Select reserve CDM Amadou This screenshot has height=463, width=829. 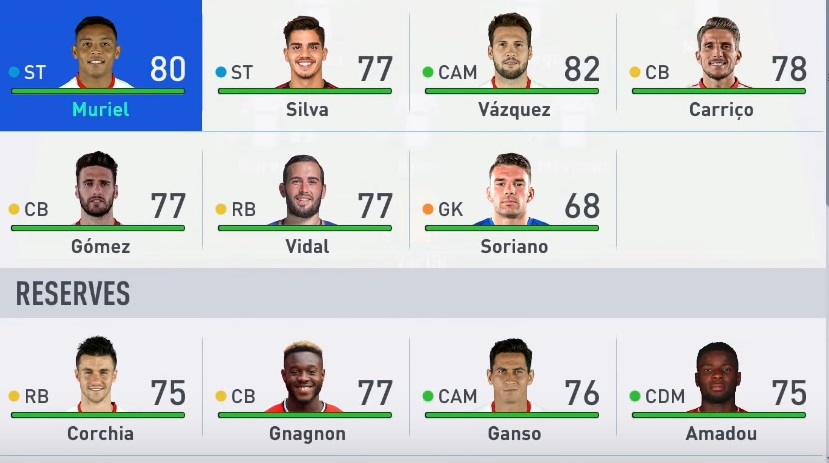pos(720,390)
